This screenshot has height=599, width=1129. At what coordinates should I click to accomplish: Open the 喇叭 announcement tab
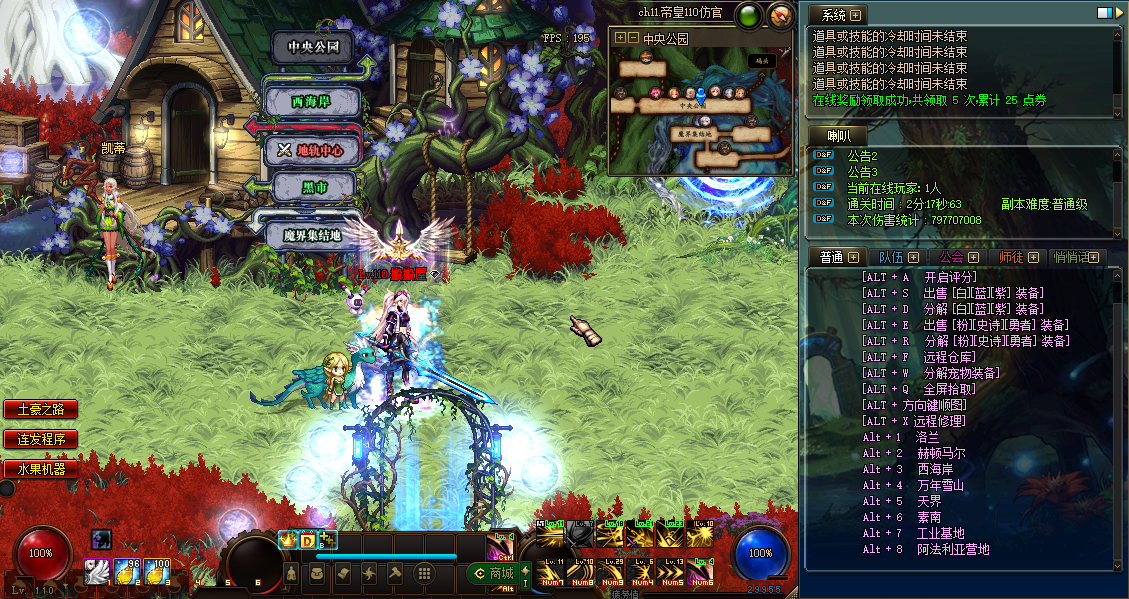coord(838,136)
